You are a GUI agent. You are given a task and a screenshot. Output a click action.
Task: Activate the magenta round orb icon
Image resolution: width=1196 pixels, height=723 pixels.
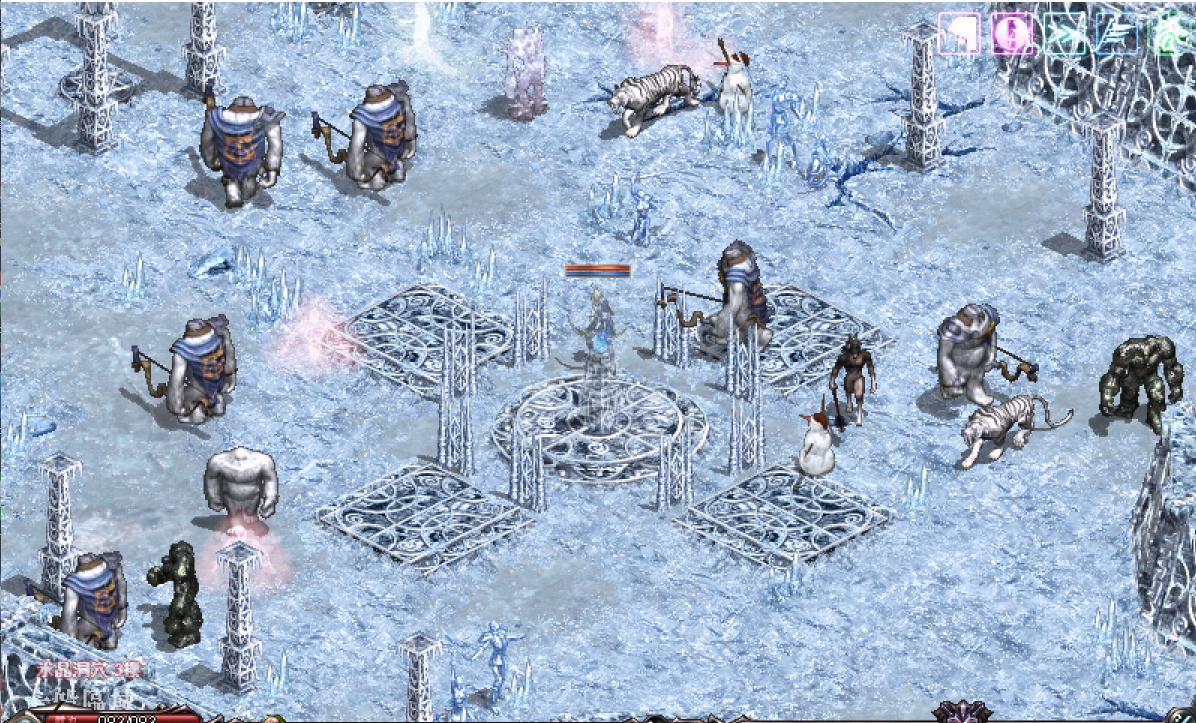[1012, 34]
